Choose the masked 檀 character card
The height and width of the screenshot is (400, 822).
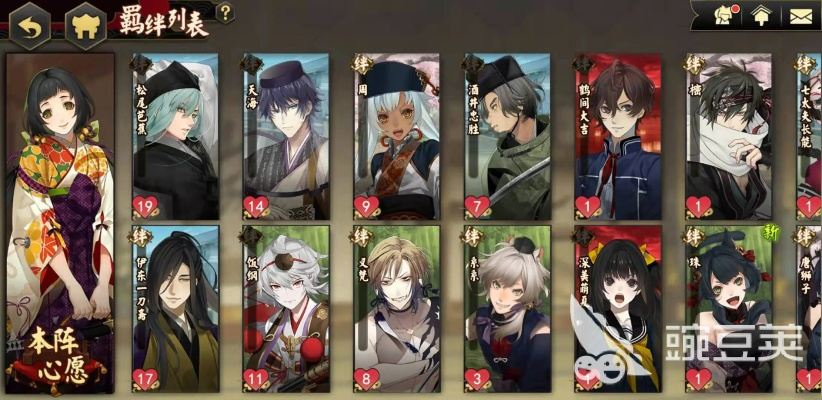(727, 137)
